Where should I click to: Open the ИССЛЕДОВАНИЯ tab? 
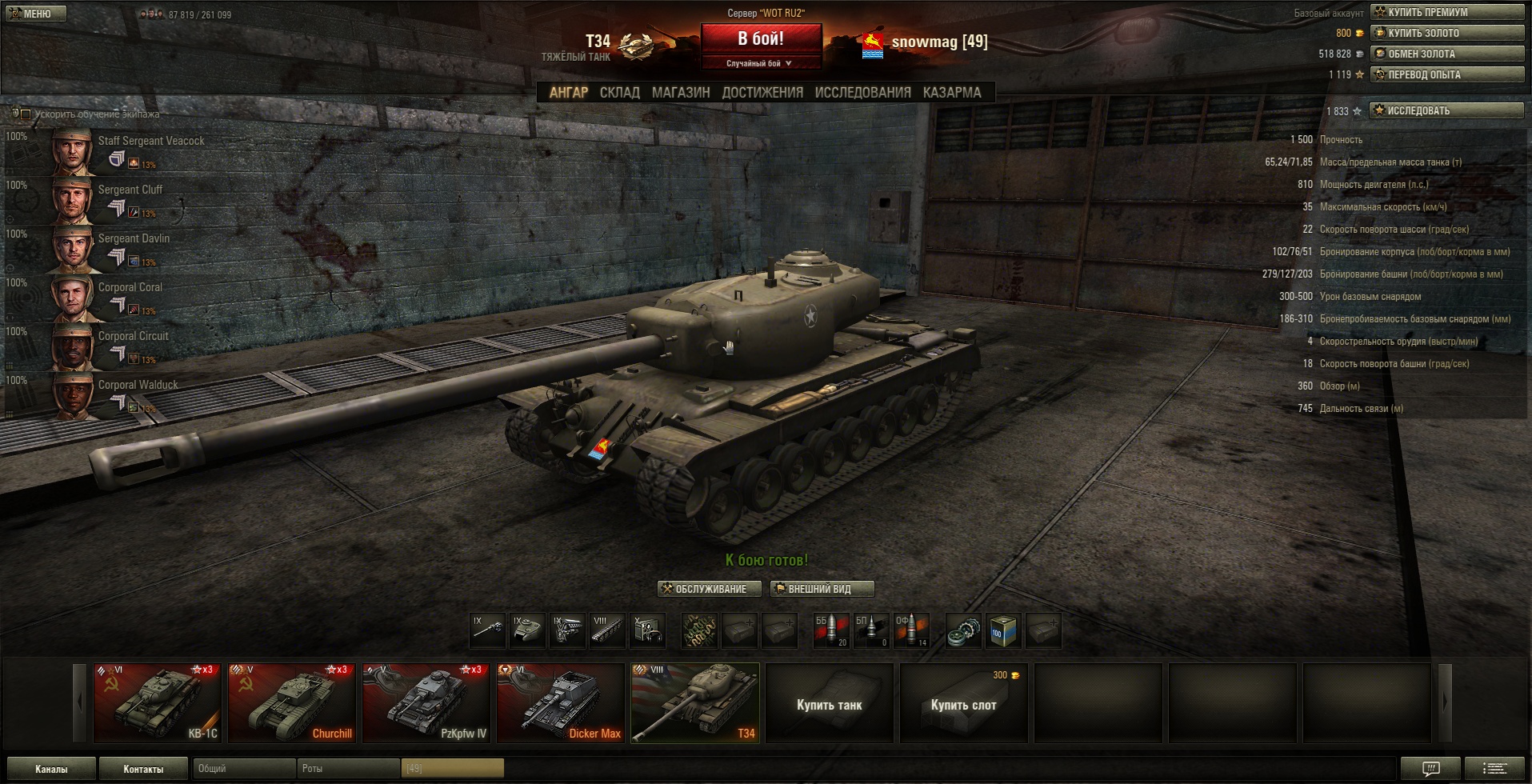pos(862,93)
